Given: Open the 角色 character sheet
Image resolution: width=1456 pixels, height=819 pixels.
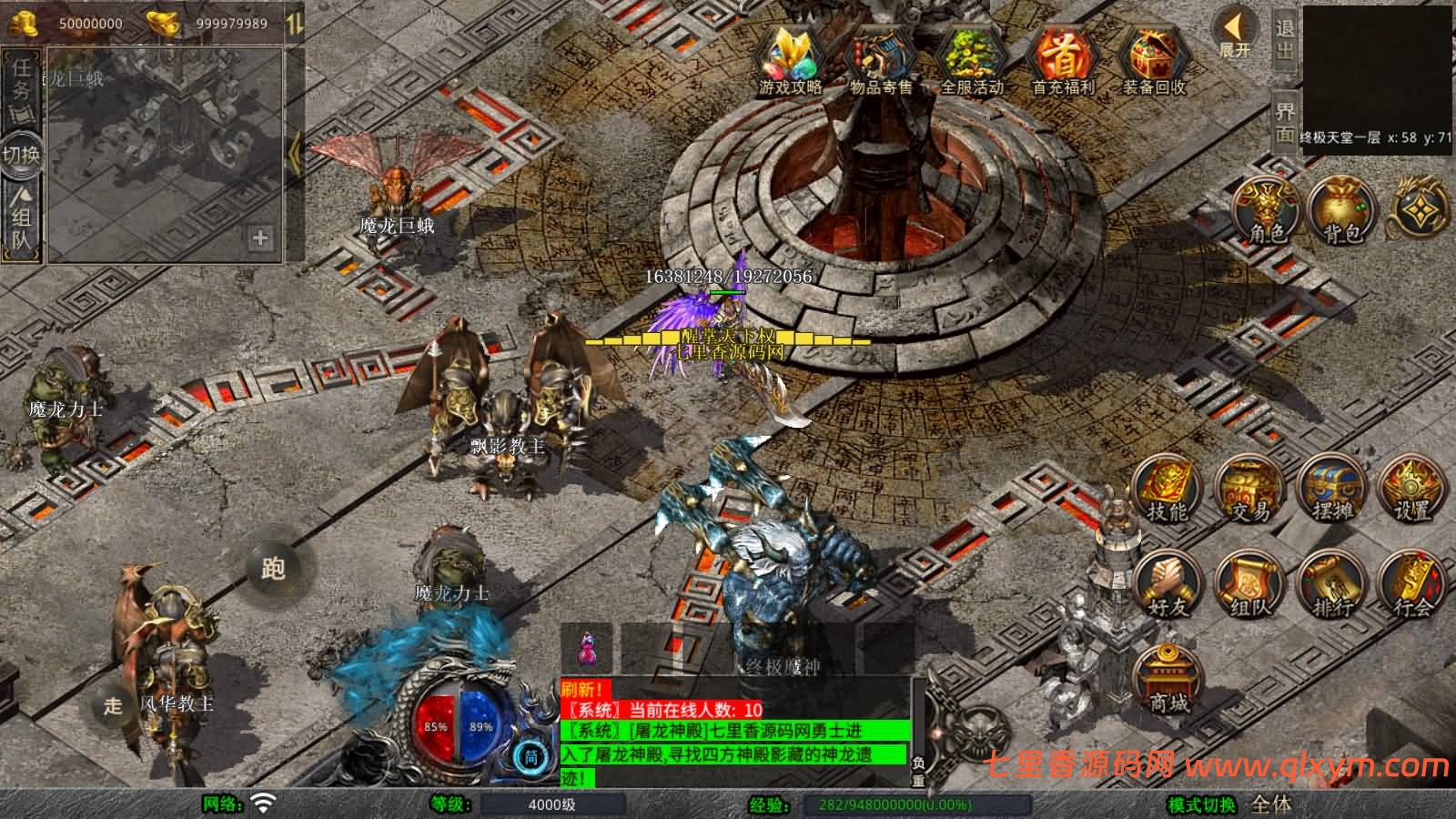Looking at the screenshot, I should point(1266,211).
